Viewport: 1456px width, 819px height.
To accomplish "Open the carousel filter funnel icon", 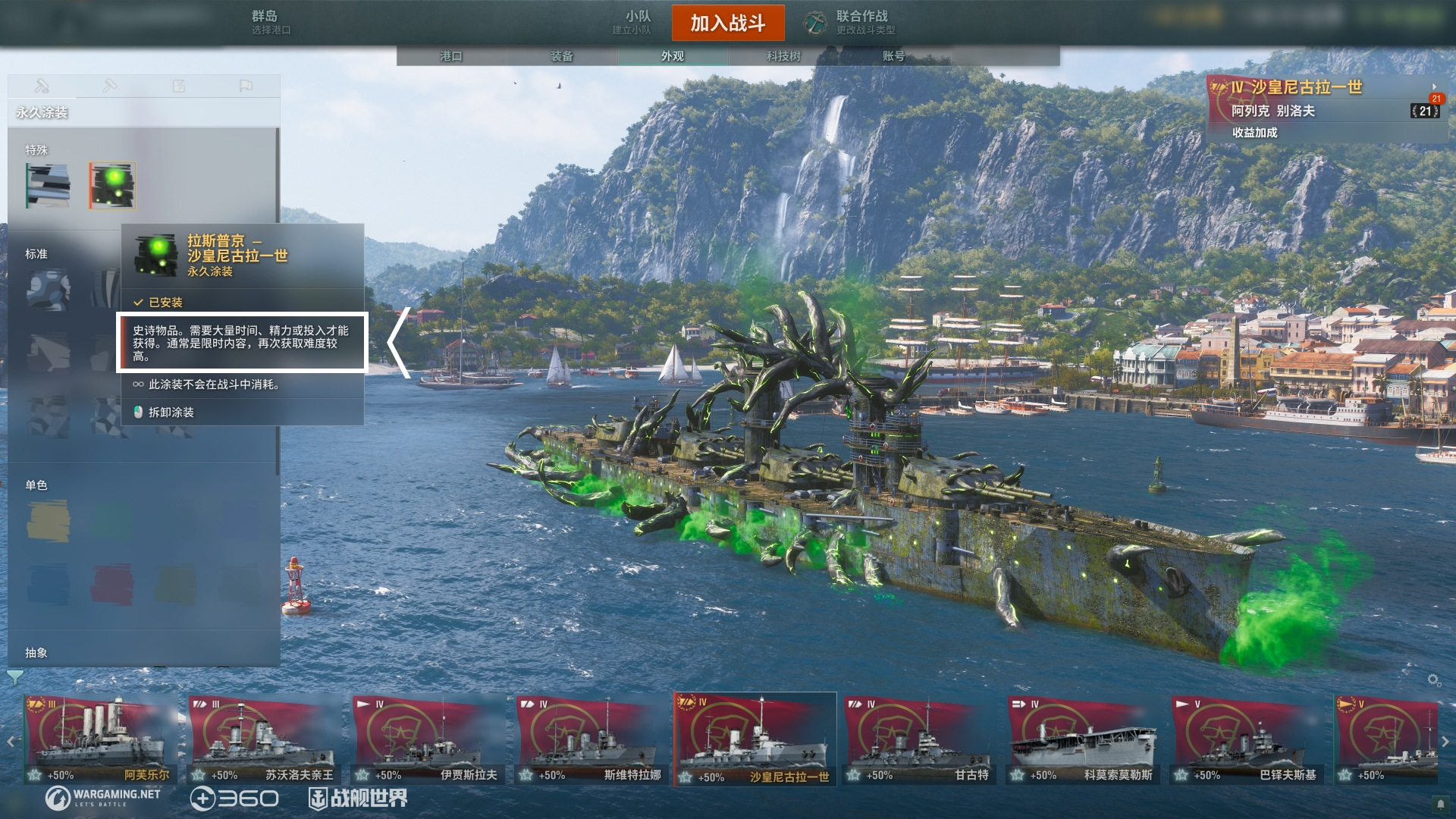I will click(14, 676).
